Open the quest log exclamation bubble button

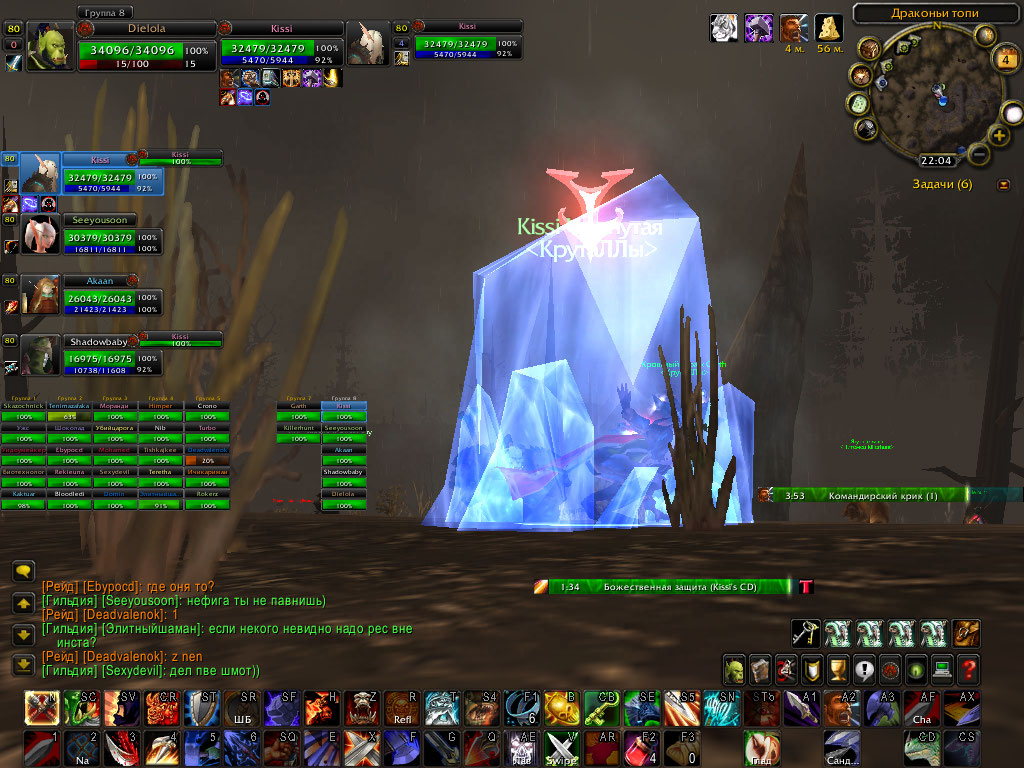(x=864, y=669)
